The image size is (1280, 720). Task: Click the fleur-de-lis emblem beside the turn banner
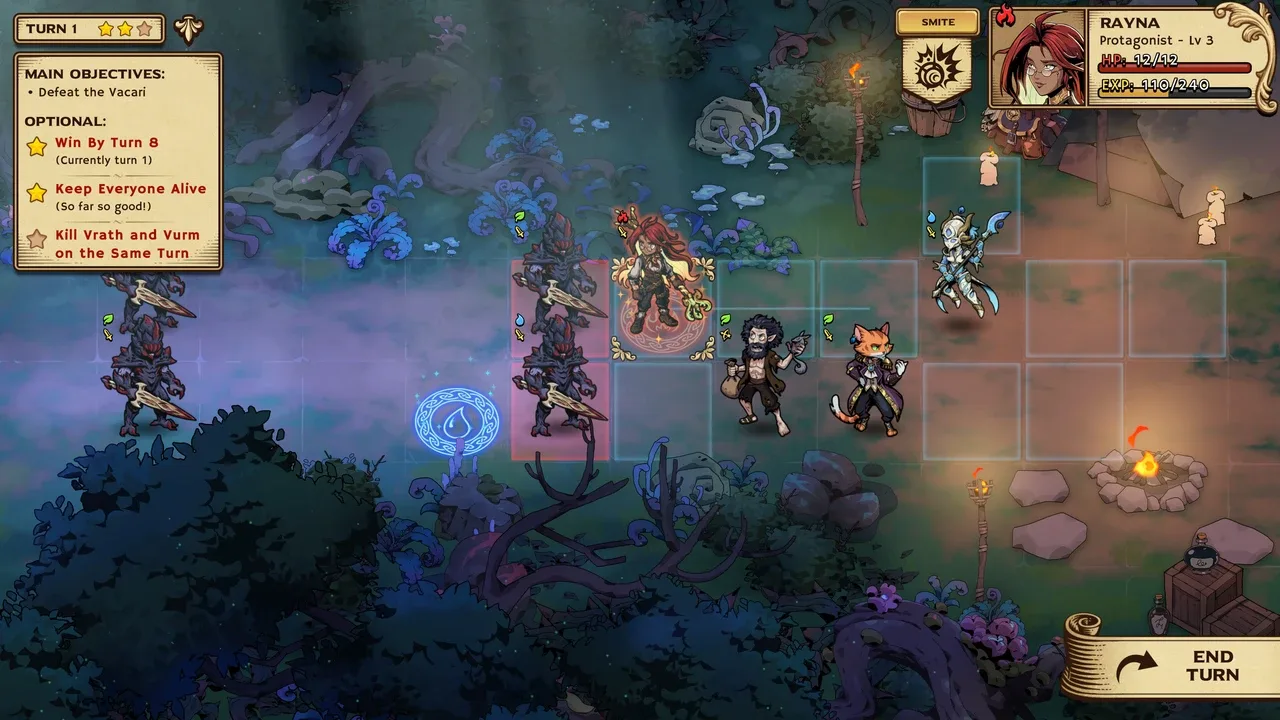click(188, 29)
